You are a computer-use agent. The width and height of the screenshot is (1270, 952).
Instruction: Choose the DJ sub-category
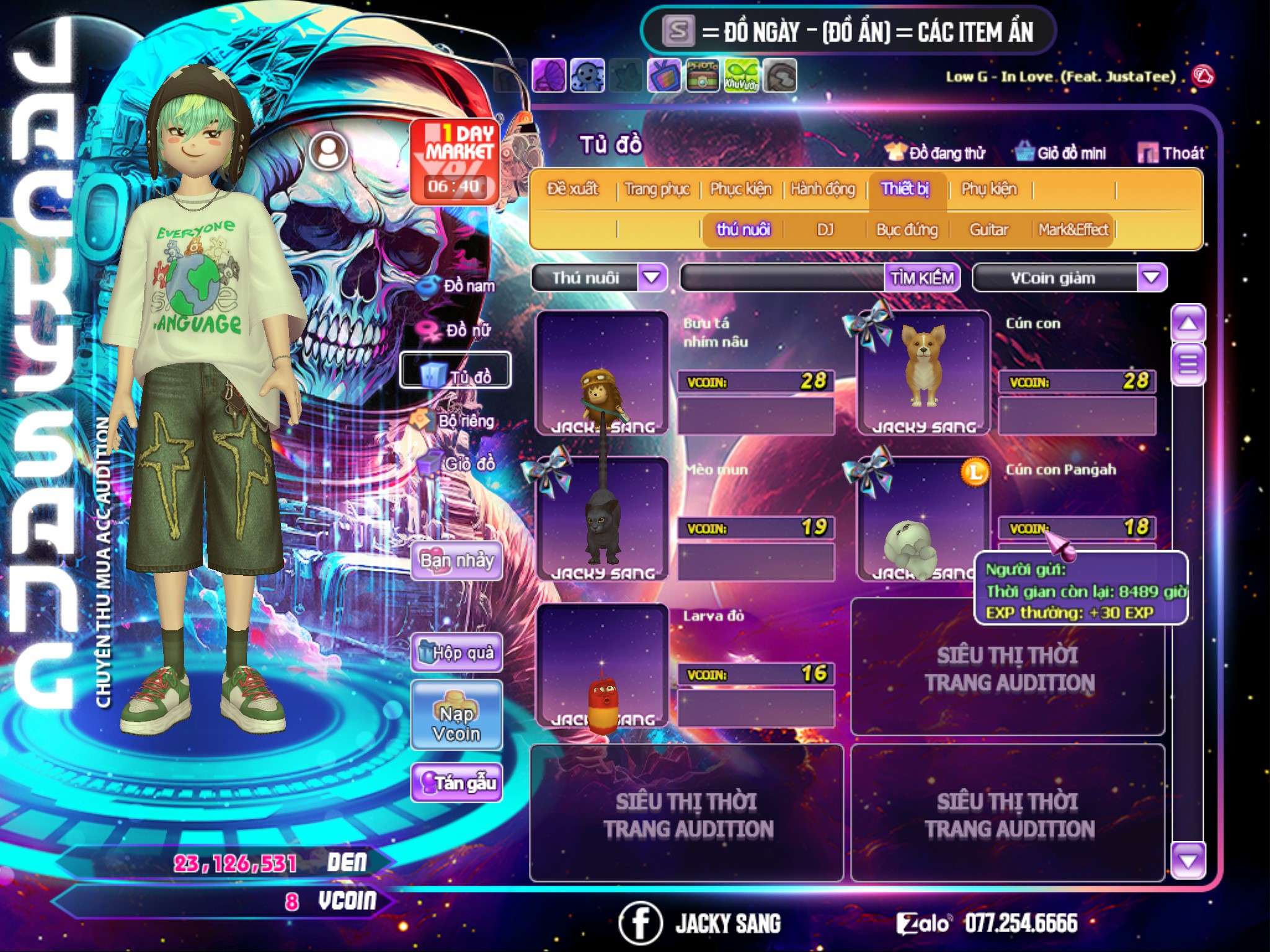825,230
